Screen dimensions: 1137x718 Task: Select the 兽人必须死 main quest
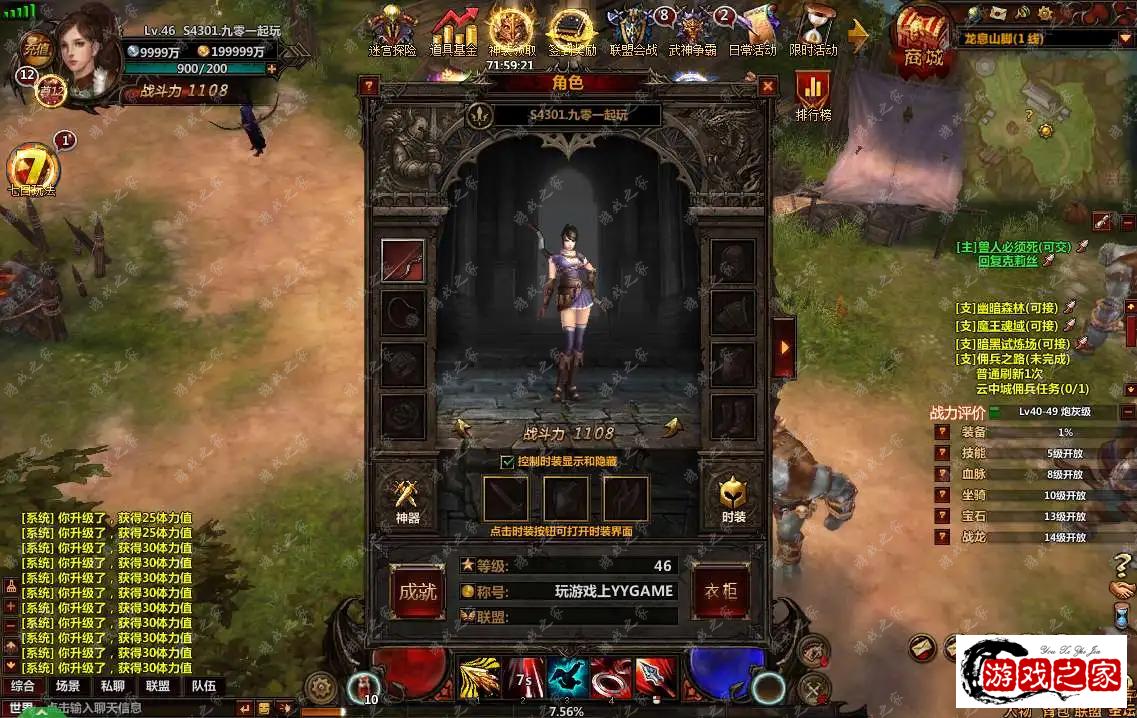coord(1013,246)
